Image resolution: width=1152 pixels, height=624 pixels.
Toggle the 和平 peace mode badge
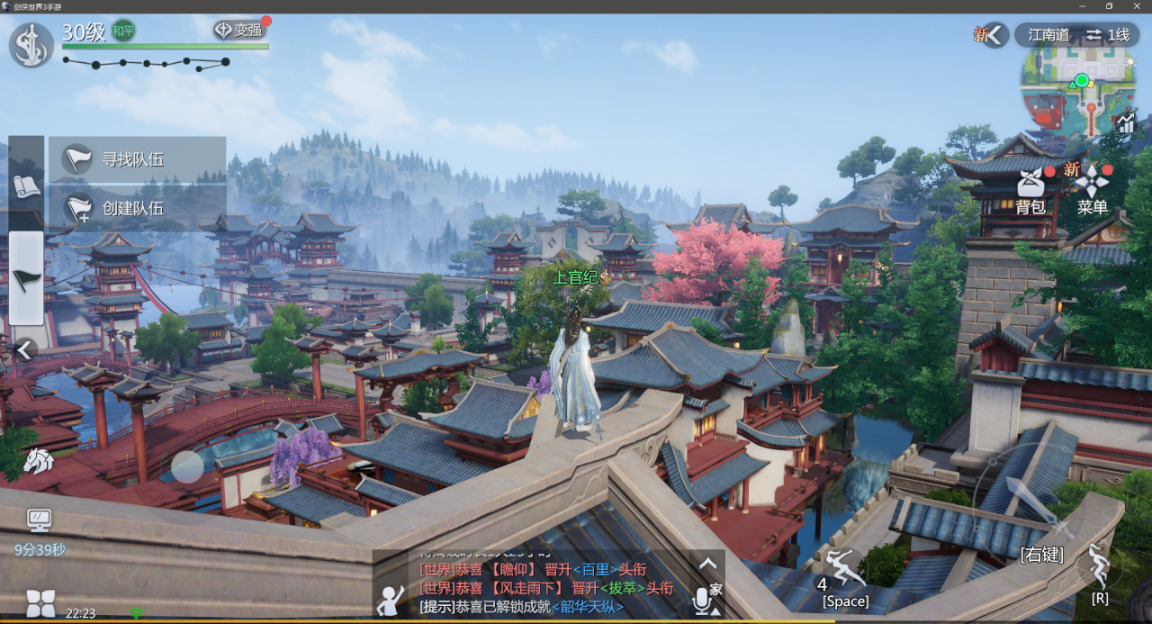(x=124, y=31)
